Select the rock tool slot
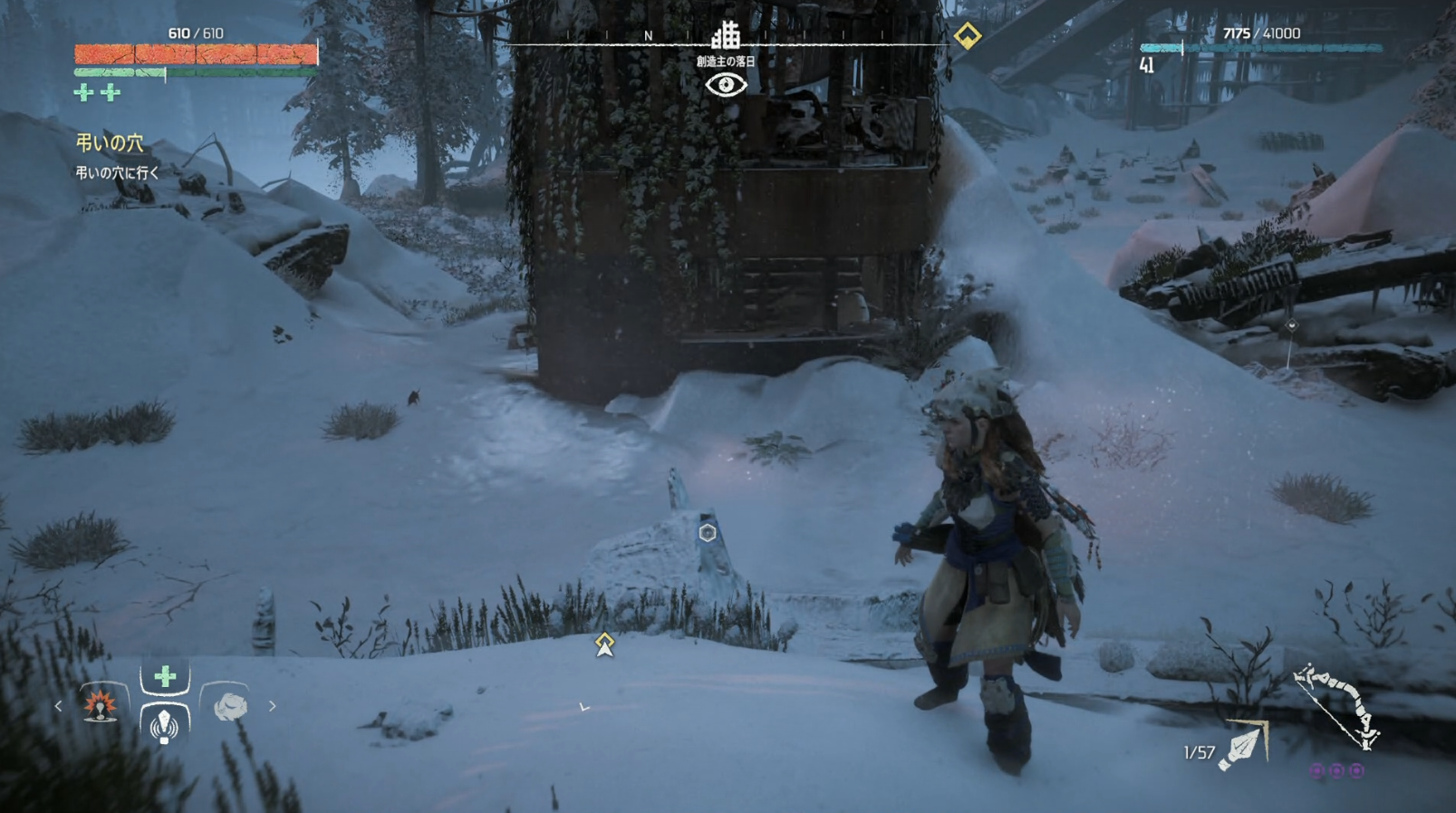This screenshot has width=1456, height=813. point(229,706)
